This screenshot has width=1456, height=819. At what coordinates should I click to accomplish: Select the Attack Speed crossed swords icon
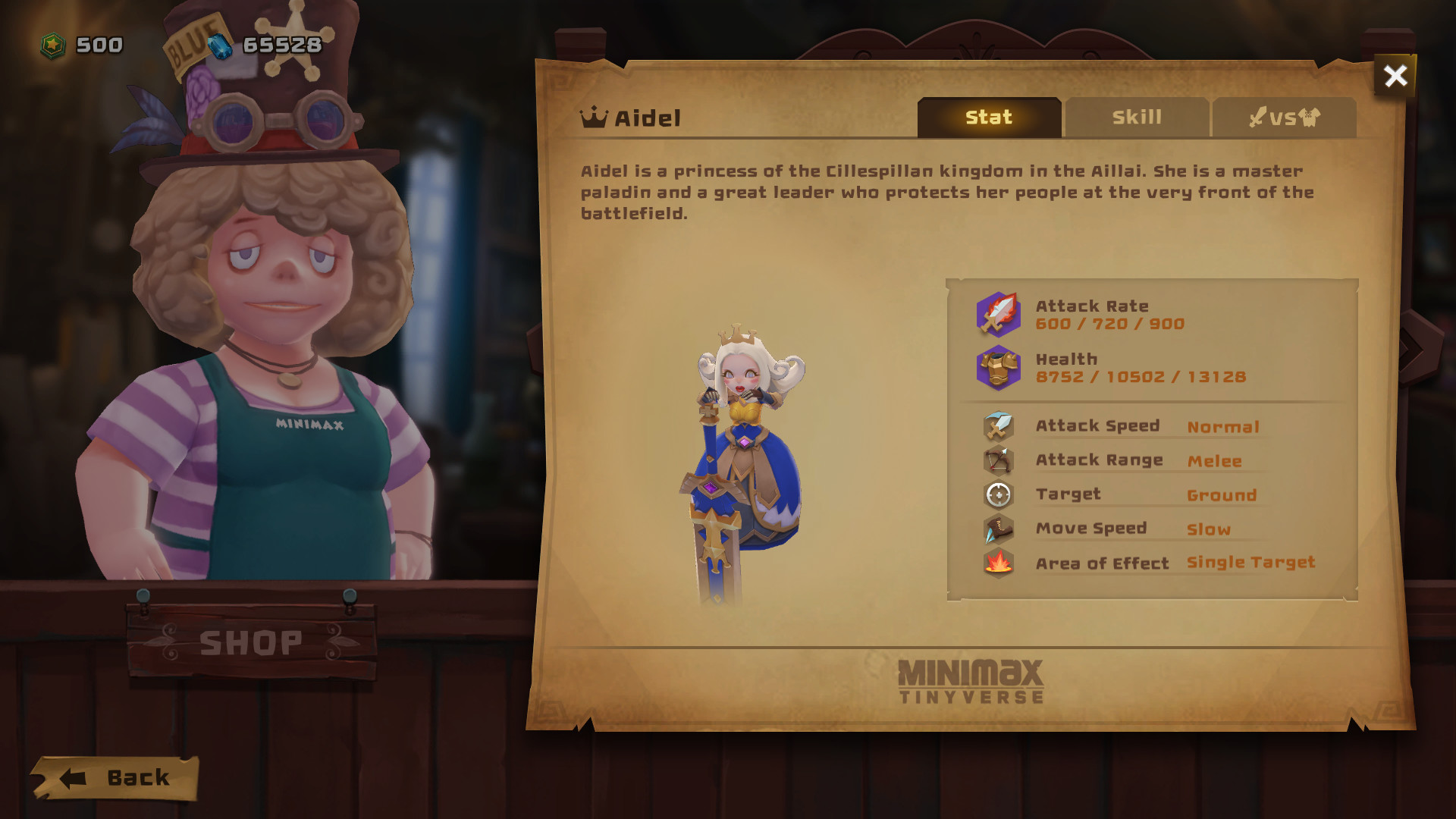998,425
